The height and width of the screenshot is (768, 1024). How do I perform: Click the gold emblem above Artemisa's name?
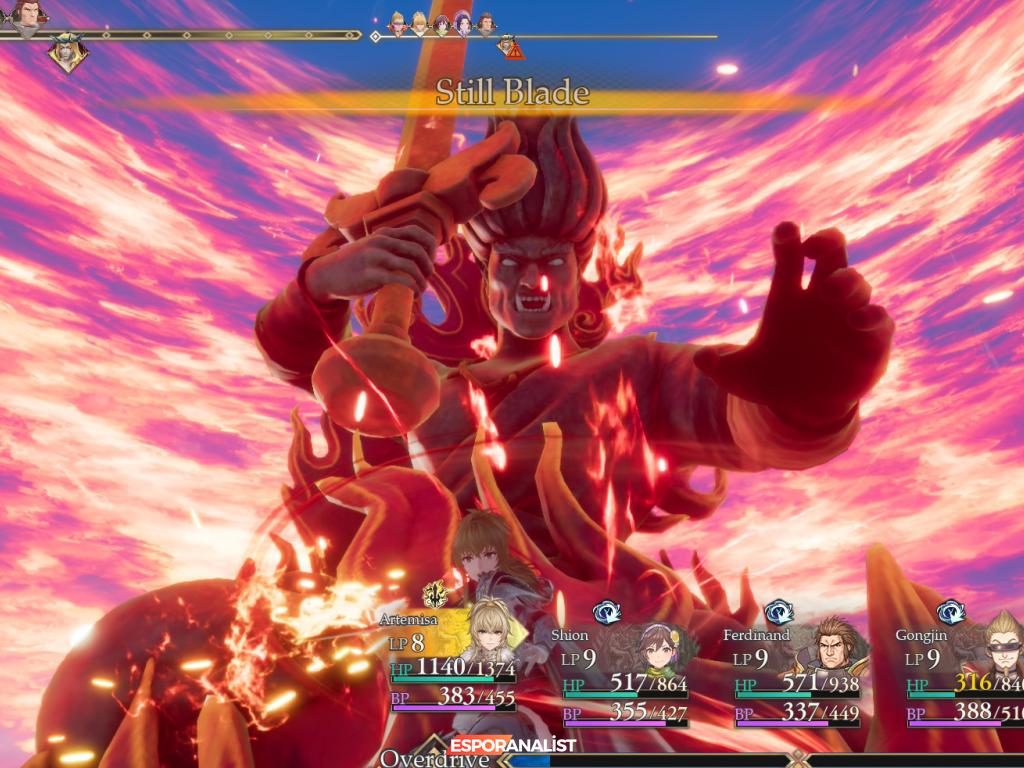pos(434,595)
